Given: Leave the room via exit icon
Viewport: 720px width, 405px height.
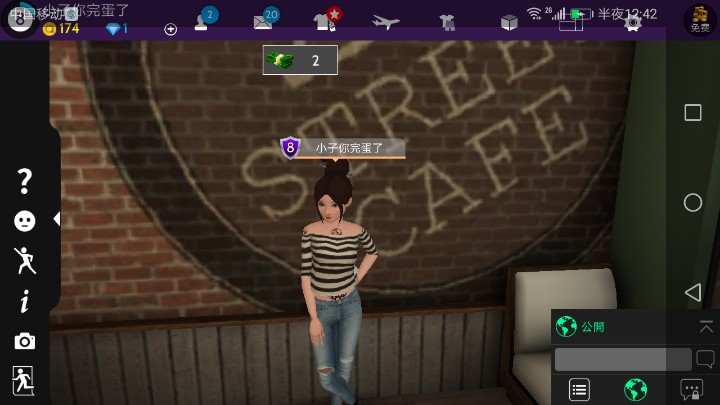Looking at the screenshot, I should click(x=23, y=380).
